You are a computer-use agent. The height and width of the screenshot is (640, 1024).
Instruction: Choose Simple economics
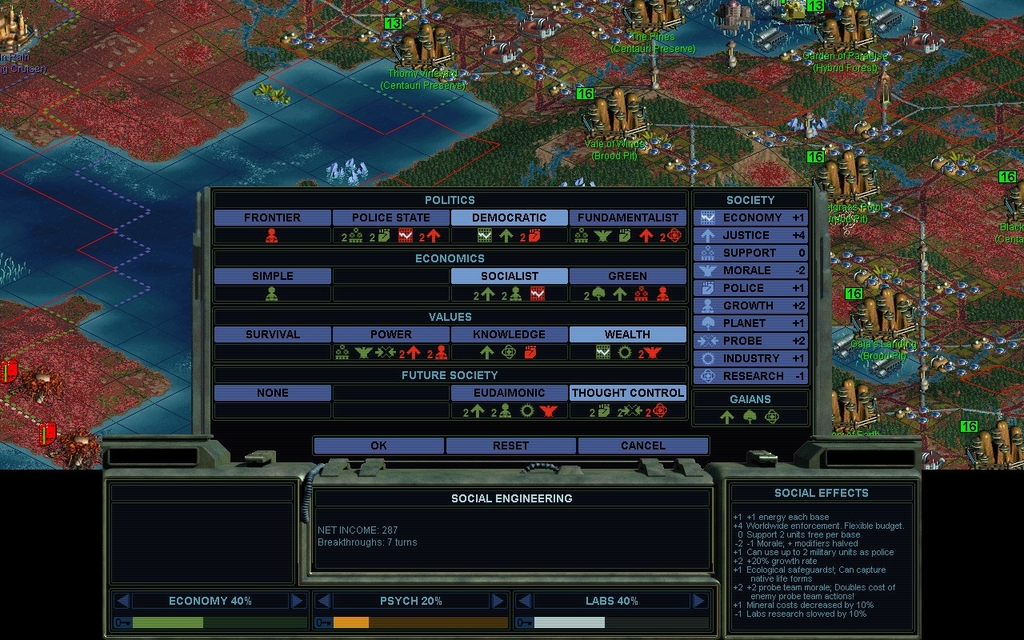pos(272,276)
